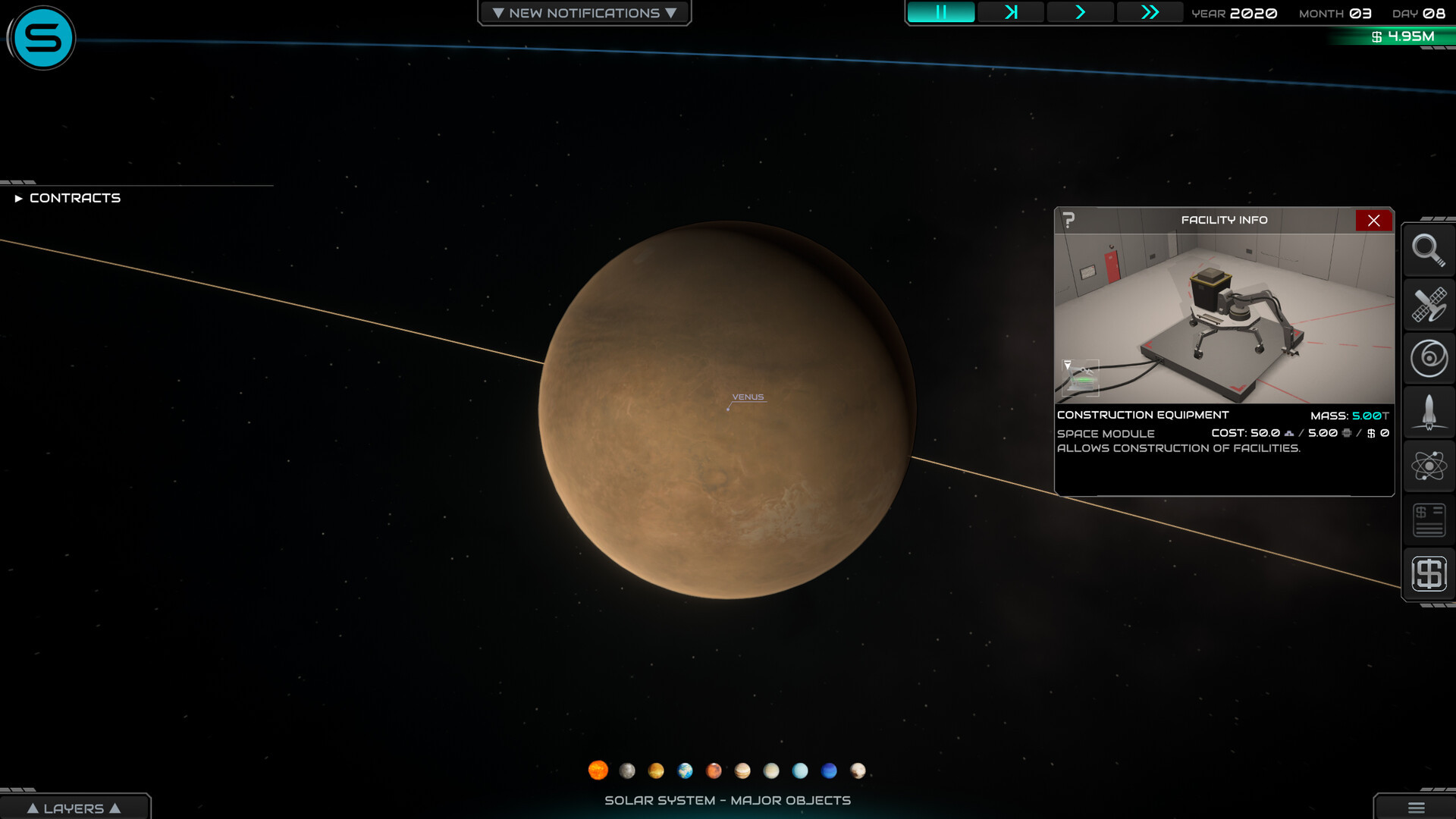This screenshot has height=819, width=1456.
Task: Open the magnifying glass search tool
Action: [1428, 249]
